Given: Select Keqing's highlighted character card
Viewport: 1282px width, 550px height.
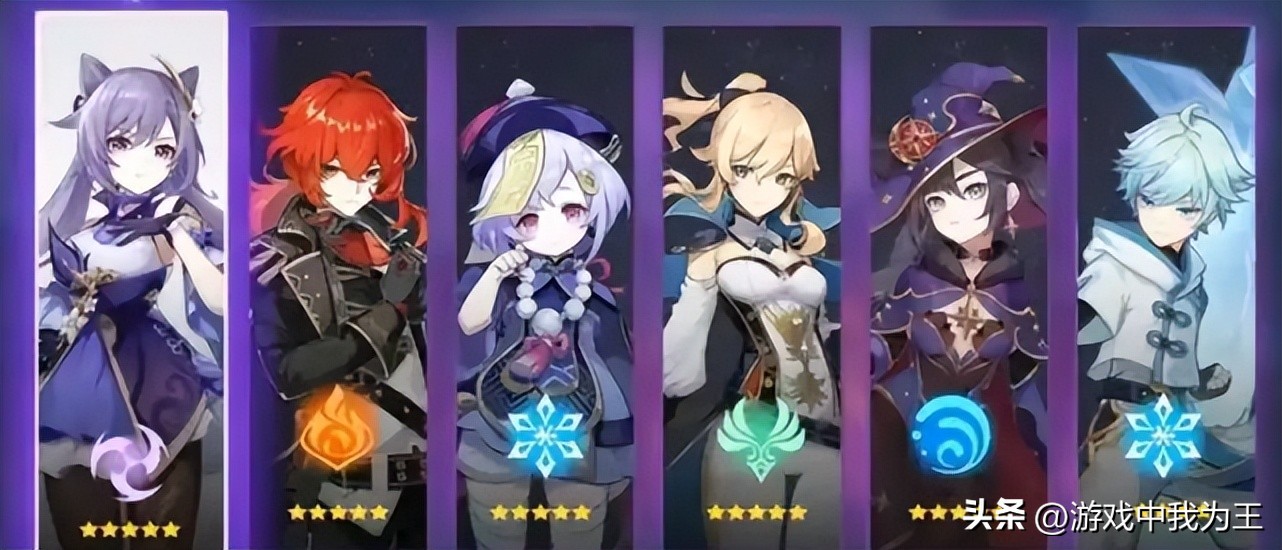Looking at the screenshot, I should pyautogui.click(x=131, y=280).
